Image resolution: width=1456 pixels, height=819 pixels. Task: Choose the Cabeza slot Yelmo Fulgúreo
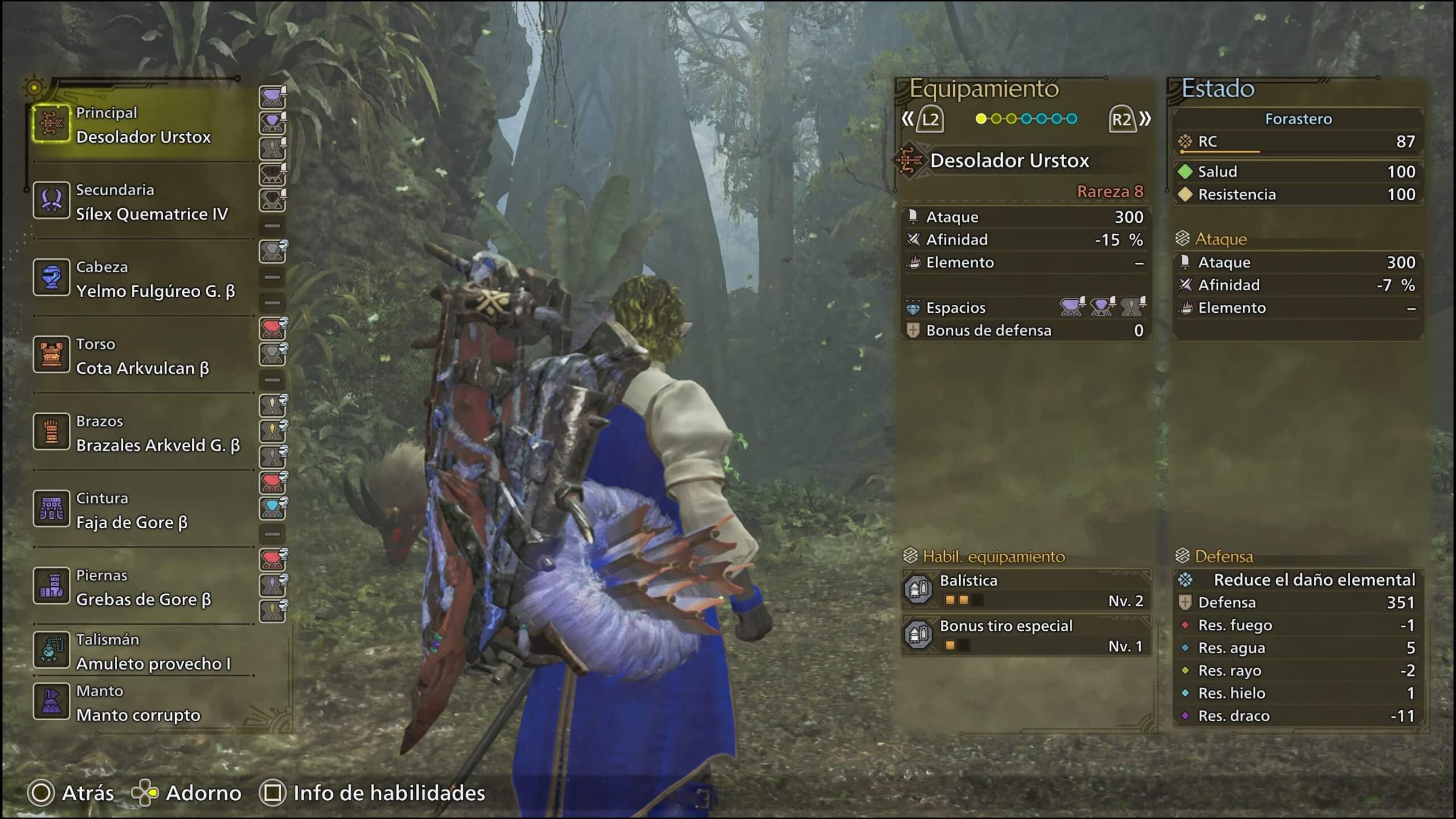pyautogui.click(x=142, y=279)
